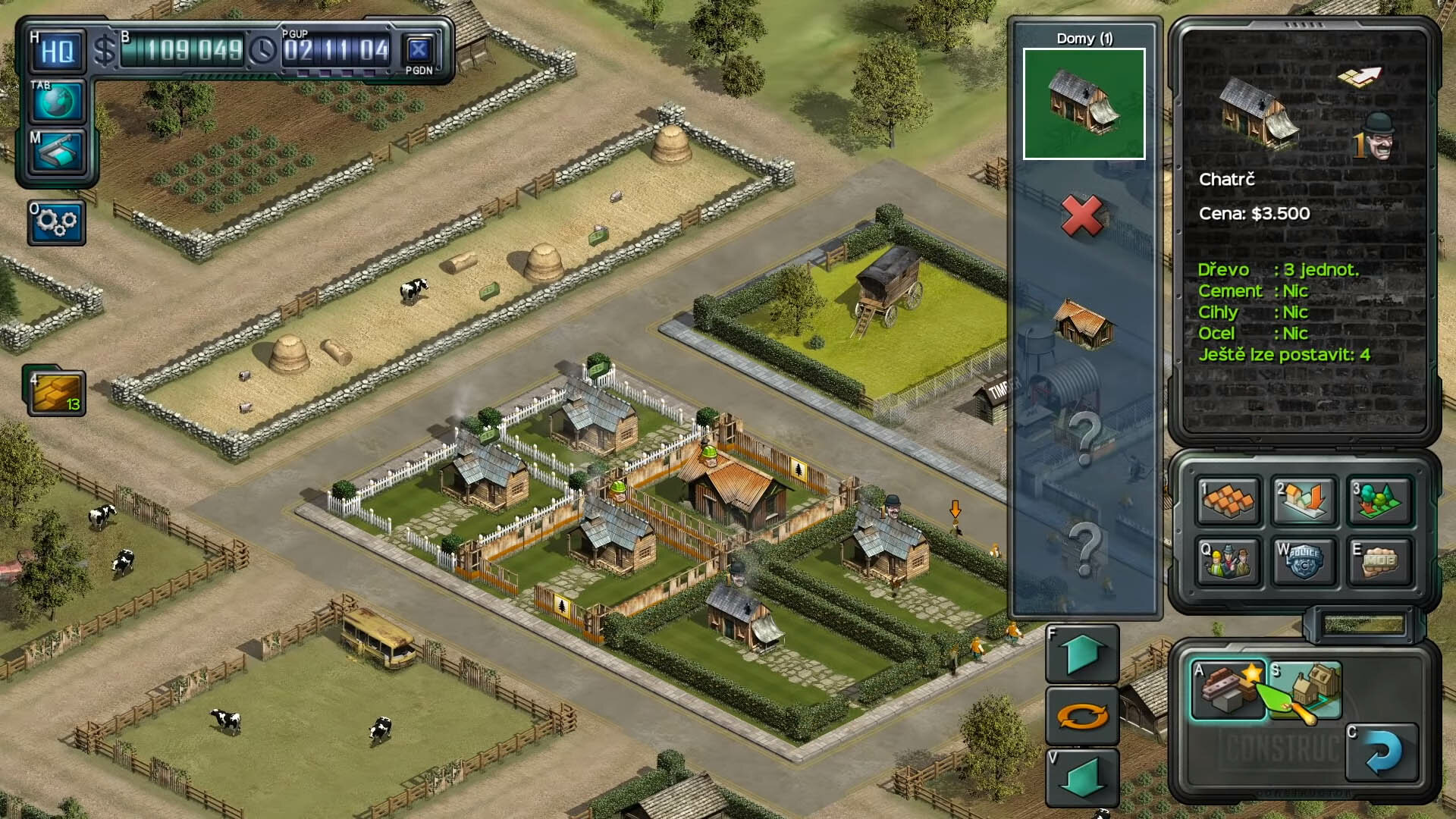Select the highlighted Chatrč shack tile
The image size is (1456, 819).
pyautogui.click(x=1084, y=104)
